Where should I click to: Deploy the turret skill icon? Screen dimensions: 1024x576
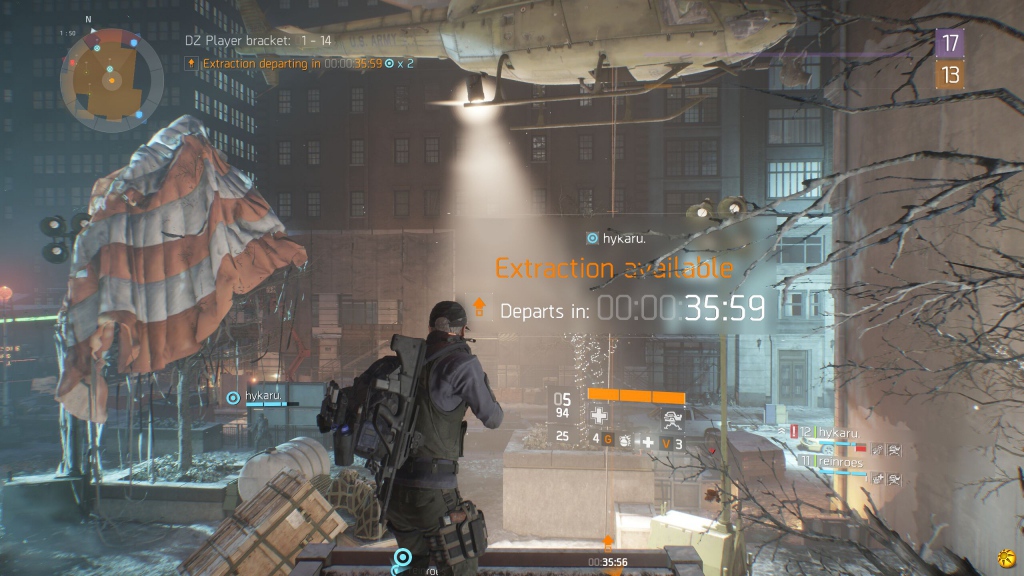pyautogui.click(x=669, y=417)
